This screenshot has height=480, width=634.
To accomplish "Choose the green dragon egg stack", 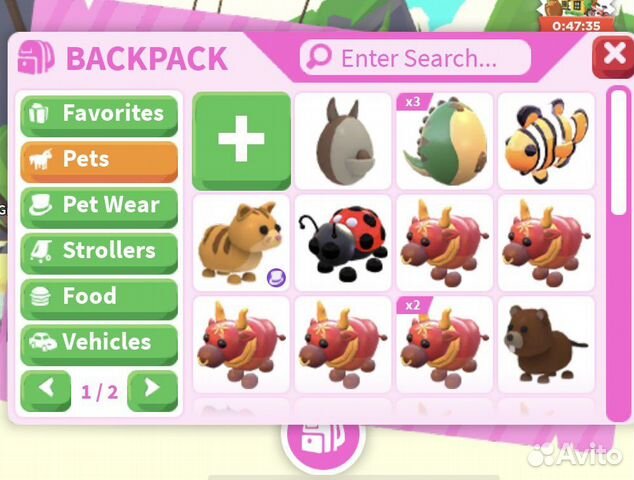I will click(x=445, y=141).
